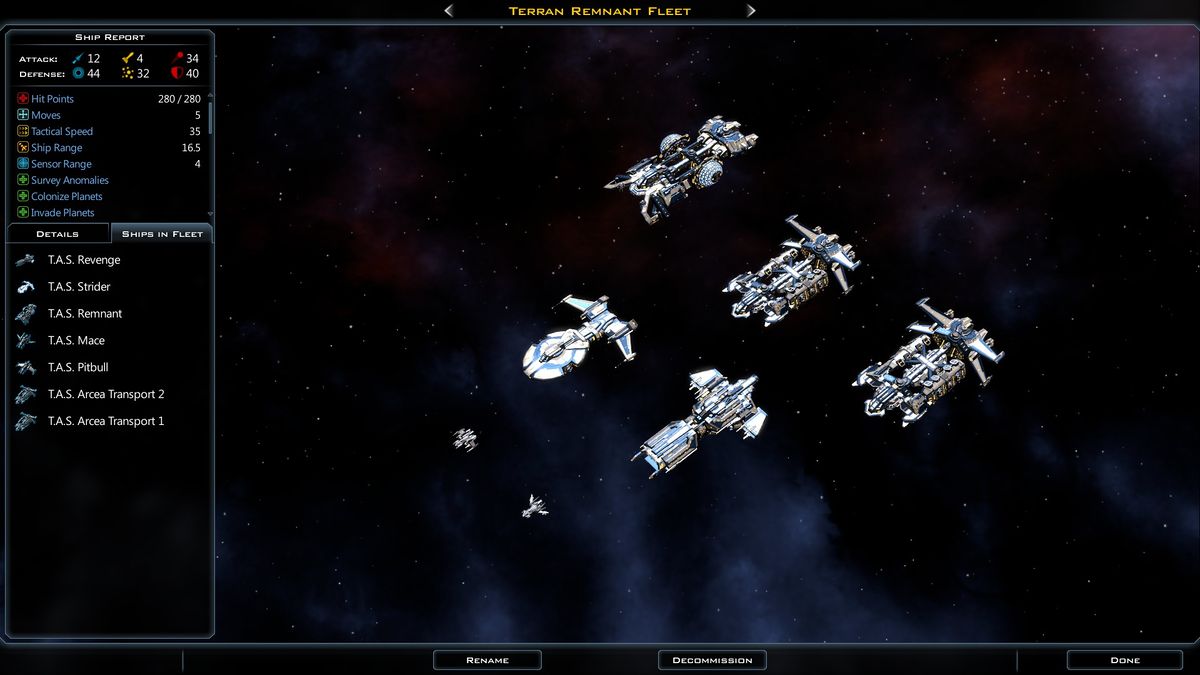
Task: Go to the previous fleet with left arrow
Action: (x=449, y=11)
